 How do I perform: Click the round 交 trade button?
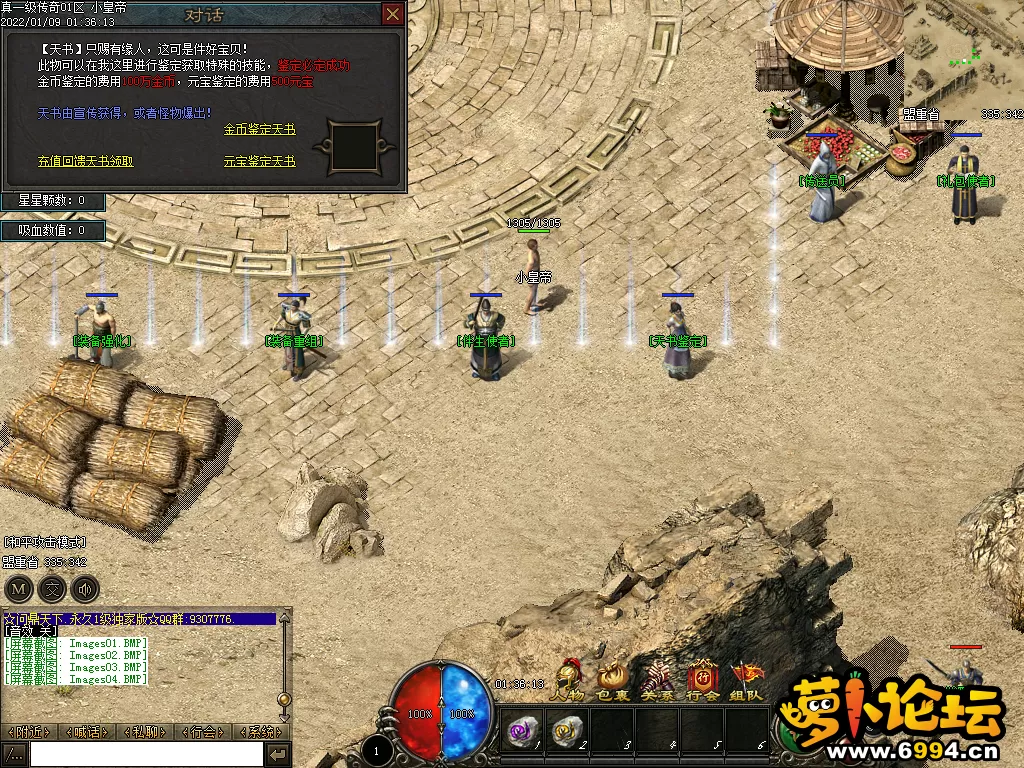[52, 588]
